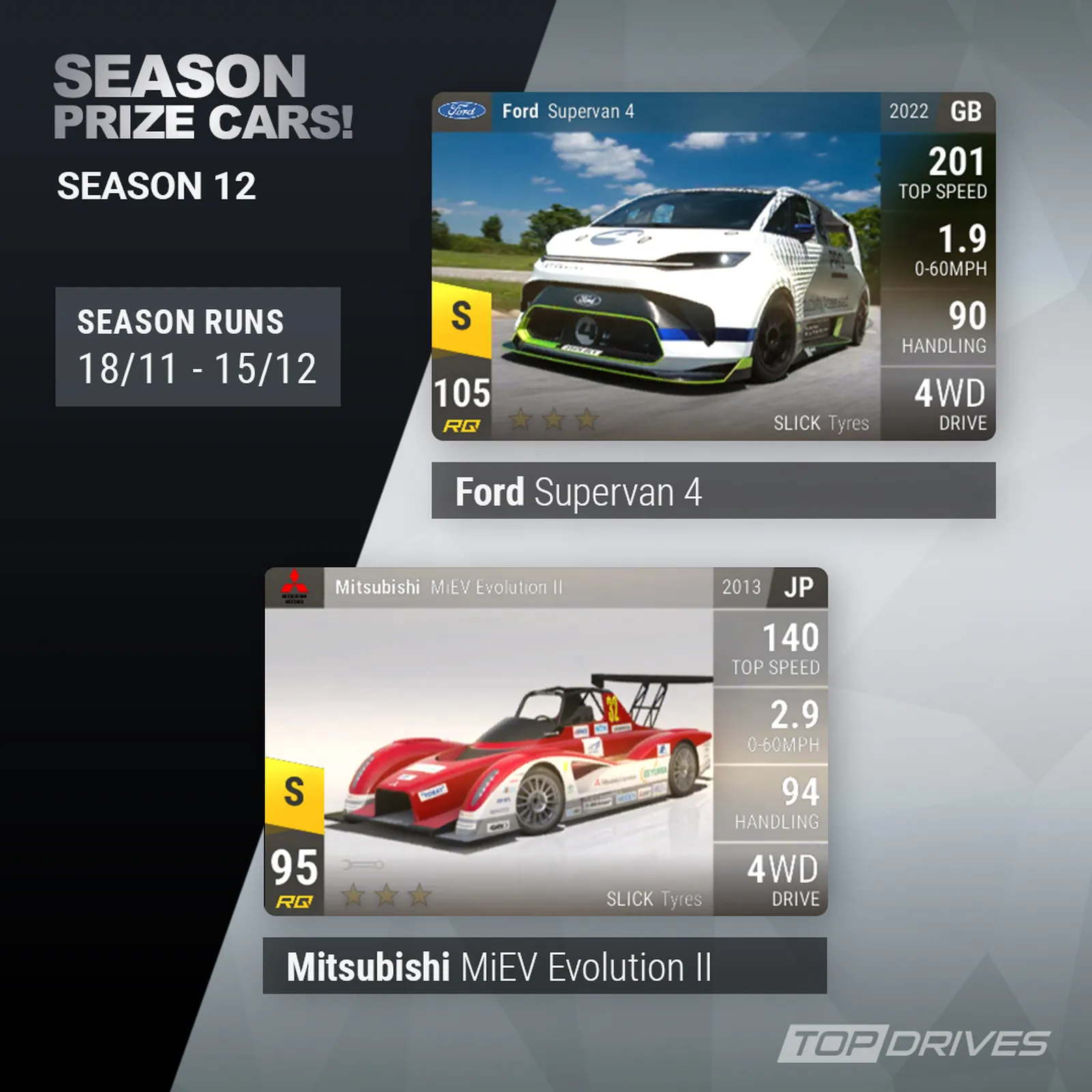Open the Mitsubishi MiEV Evolution II card

click(x=545, y=741)
